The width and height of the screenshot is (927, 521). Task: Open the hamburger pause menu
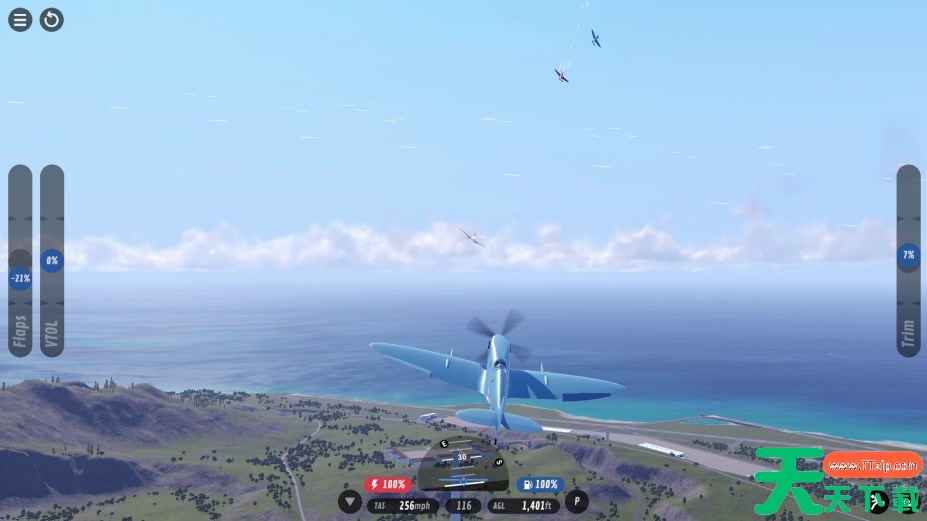[x=20, y=19]
